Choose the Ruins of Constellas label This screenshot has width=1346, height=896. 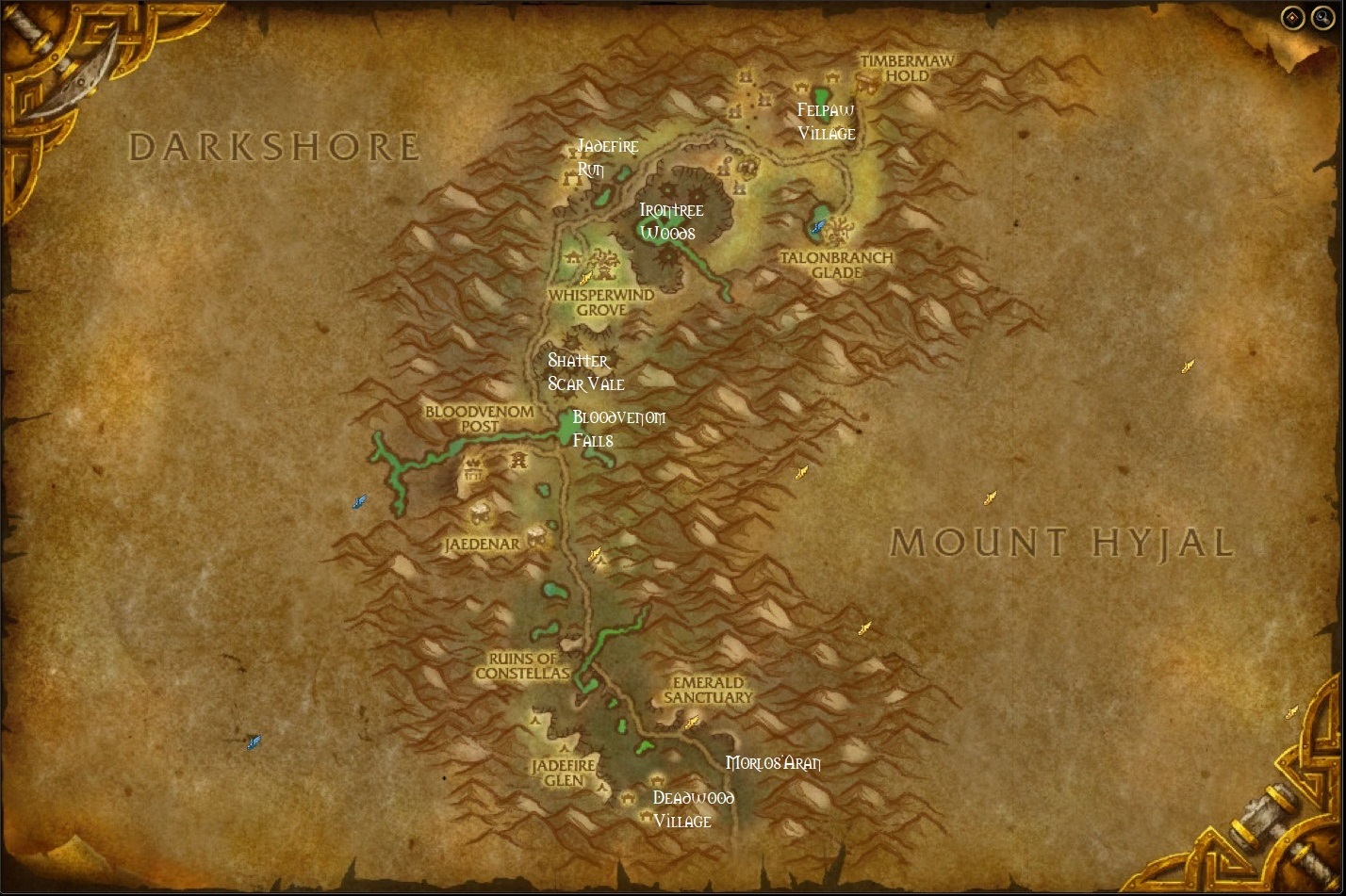522,666
